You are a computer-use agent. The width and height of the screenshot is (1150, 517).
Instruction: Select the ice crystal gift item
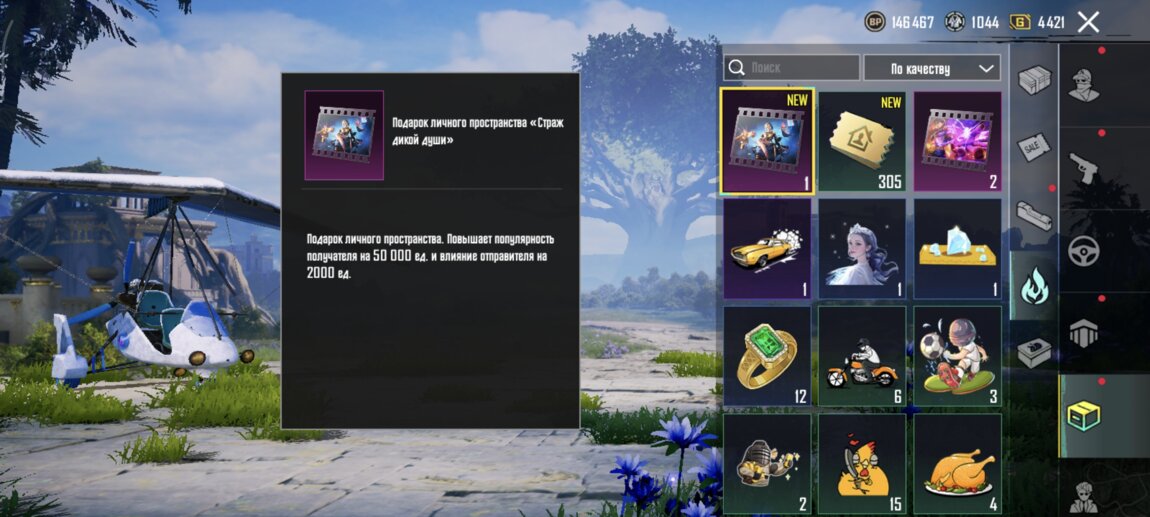957,248
